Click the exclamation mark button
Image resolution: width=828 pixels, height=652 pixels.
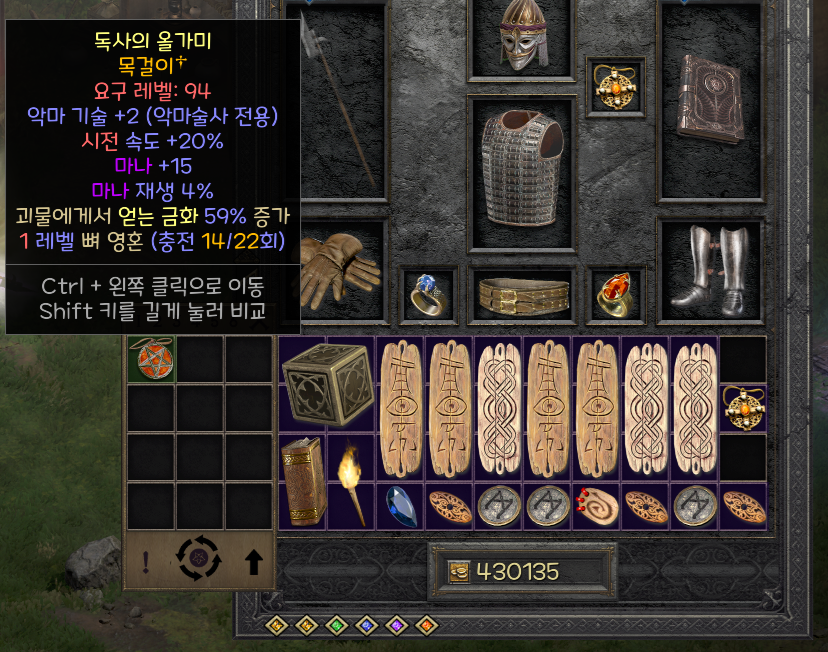146,563
